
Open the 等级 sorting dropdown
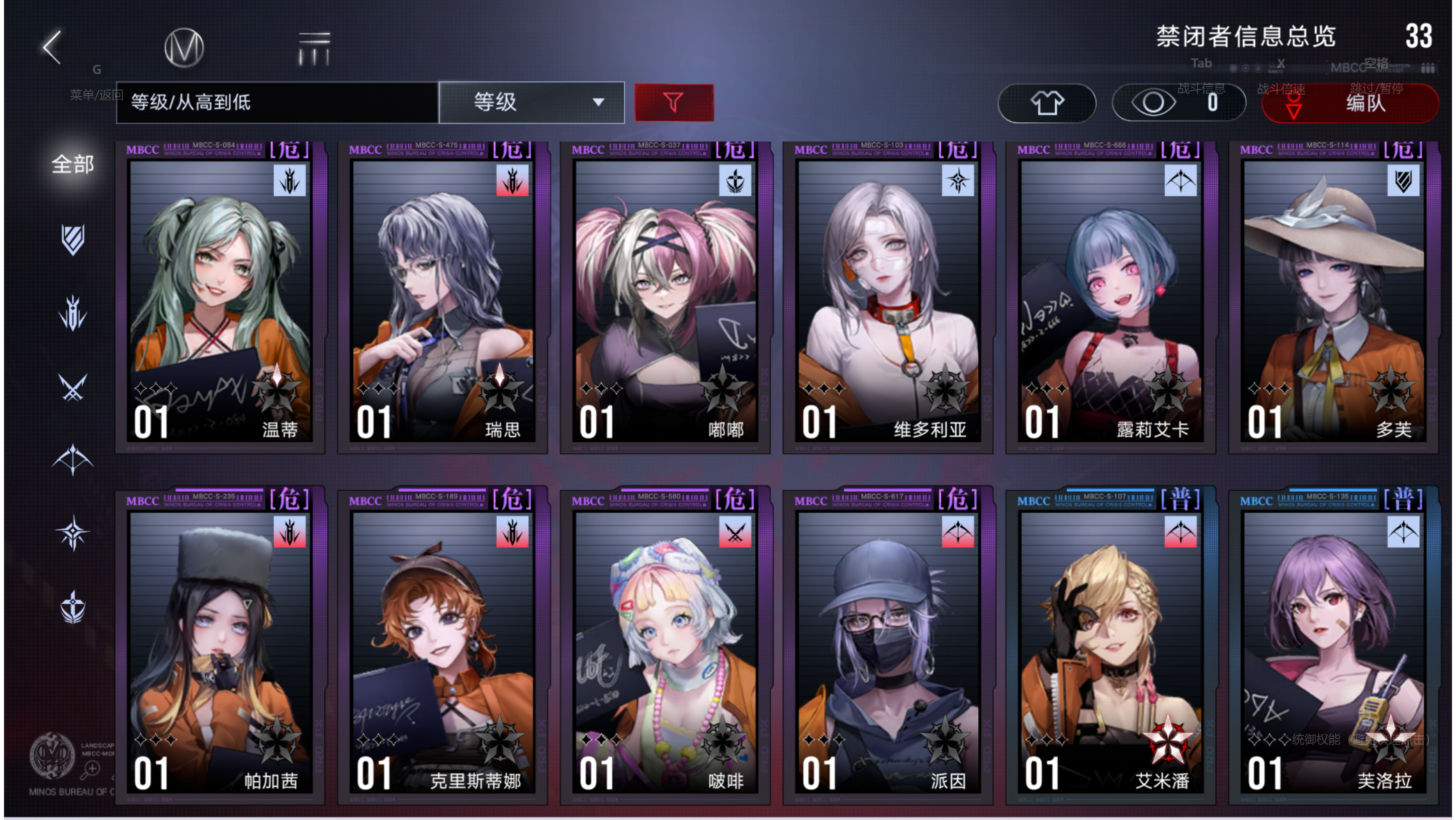point(531,102)
